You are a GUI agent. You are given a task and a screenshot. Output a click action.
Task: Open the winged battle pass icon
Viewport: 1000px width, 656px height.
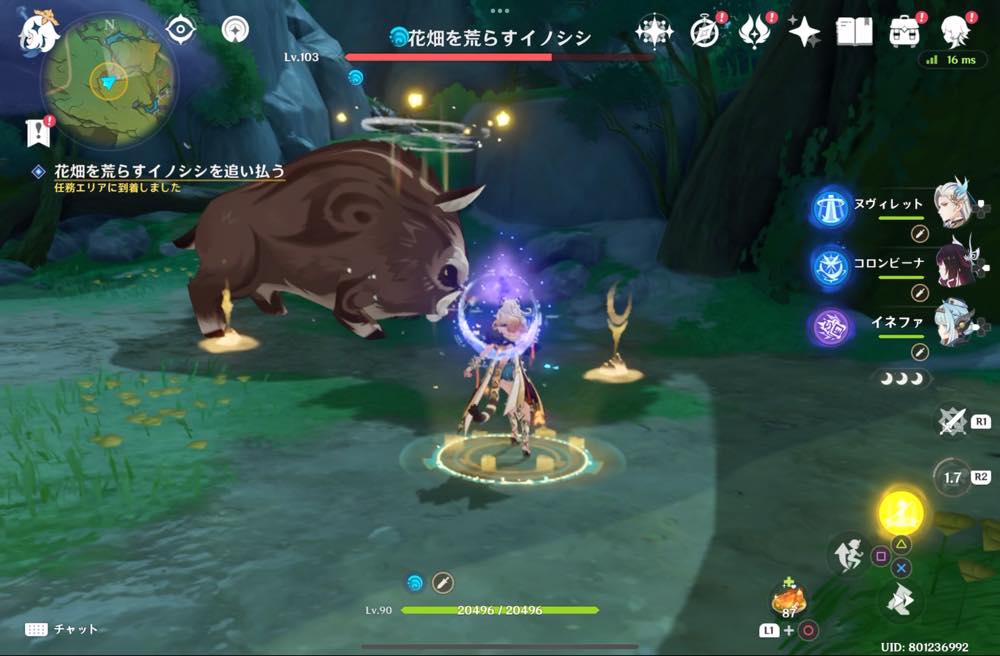click(x=755, y=32)
